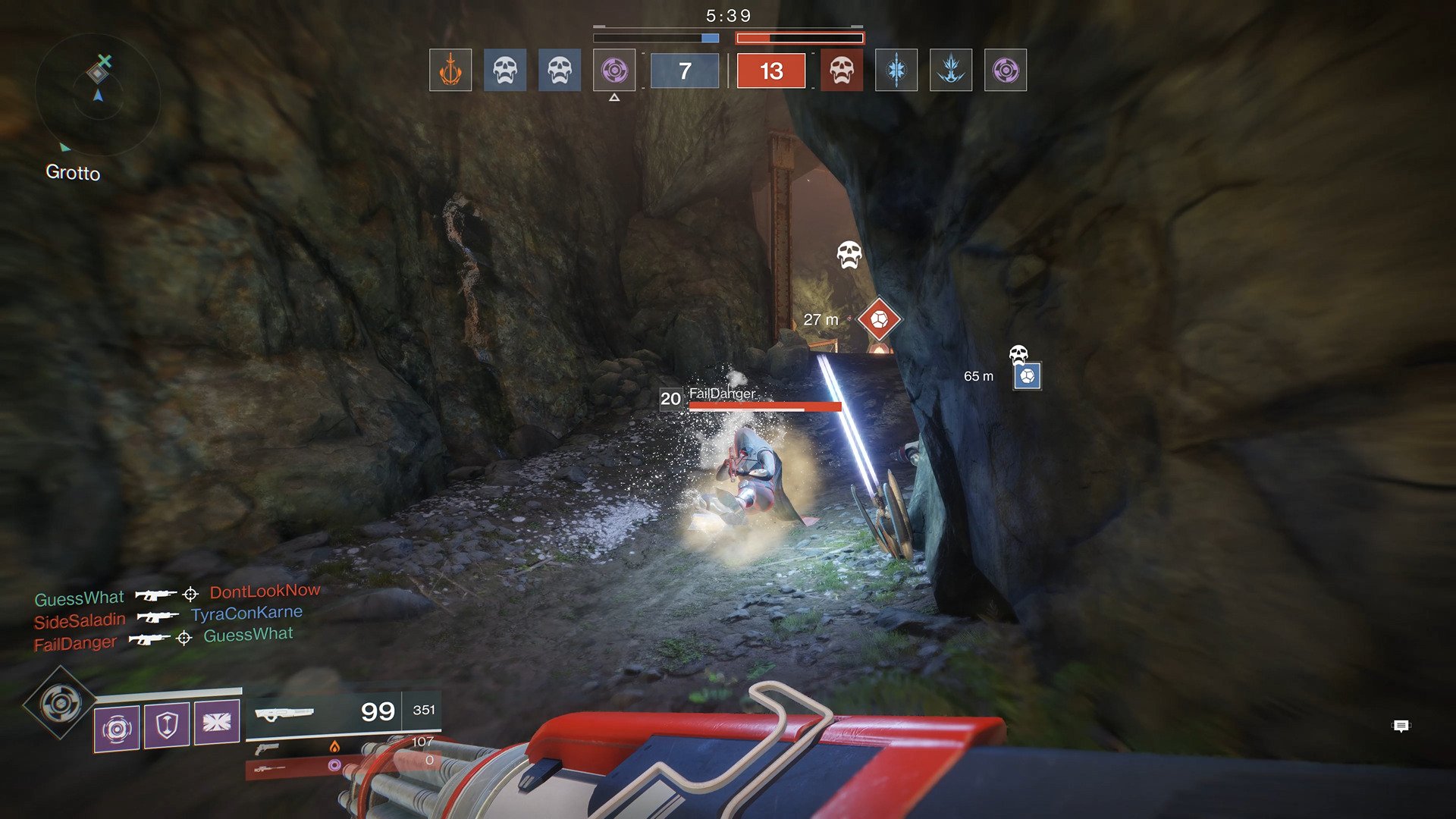Screen dimensions: 1456x819
Task: Click the radar minimap above Grotto
Action: click(x=98, y=95)
